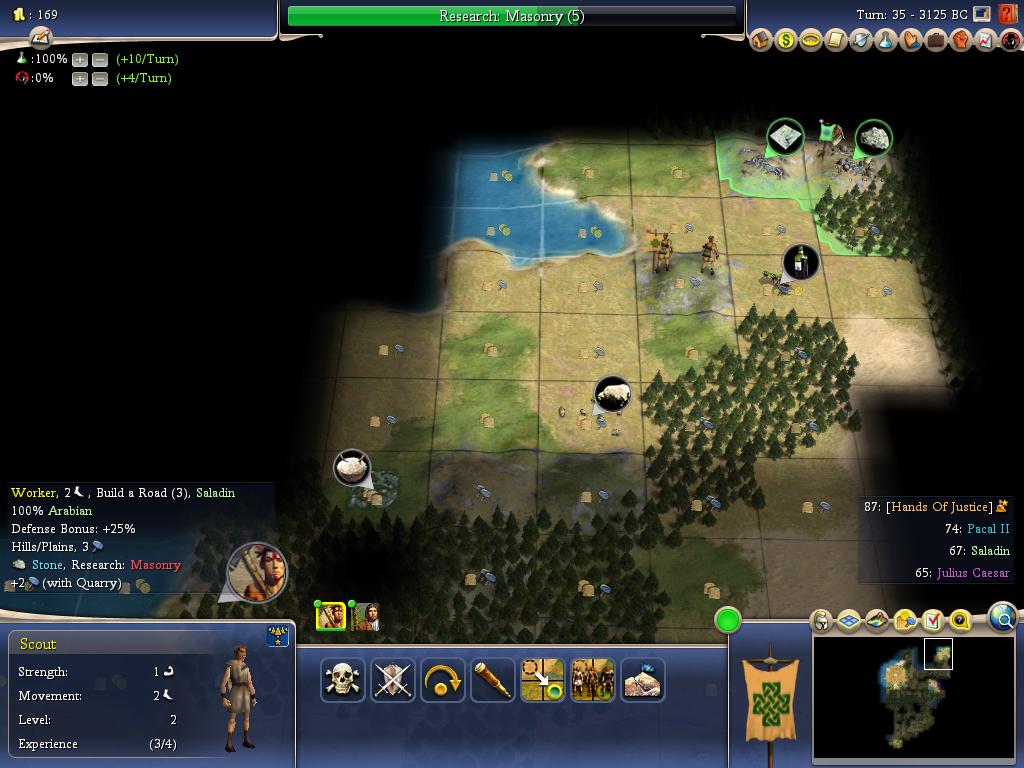Choose the Skip Turn curved arrow command
Viewport: 1024px width, 768px height.
[442, 680]
